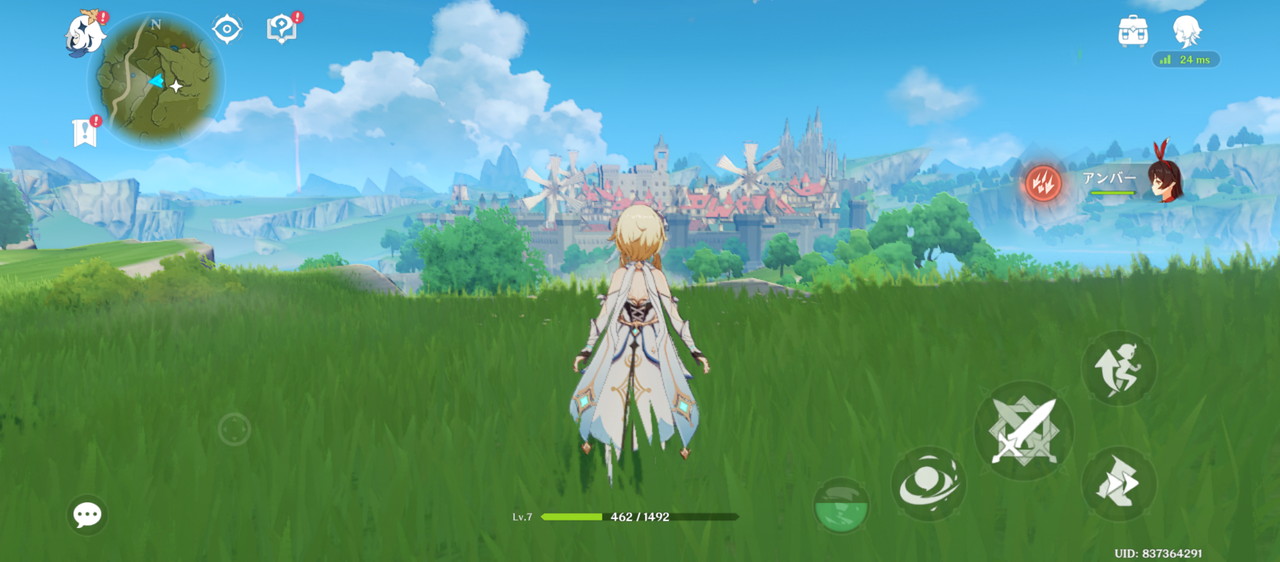This screenshot has height=562, width=1280.
Task: Open the quest bookmark icon
Action: (85, 132)
